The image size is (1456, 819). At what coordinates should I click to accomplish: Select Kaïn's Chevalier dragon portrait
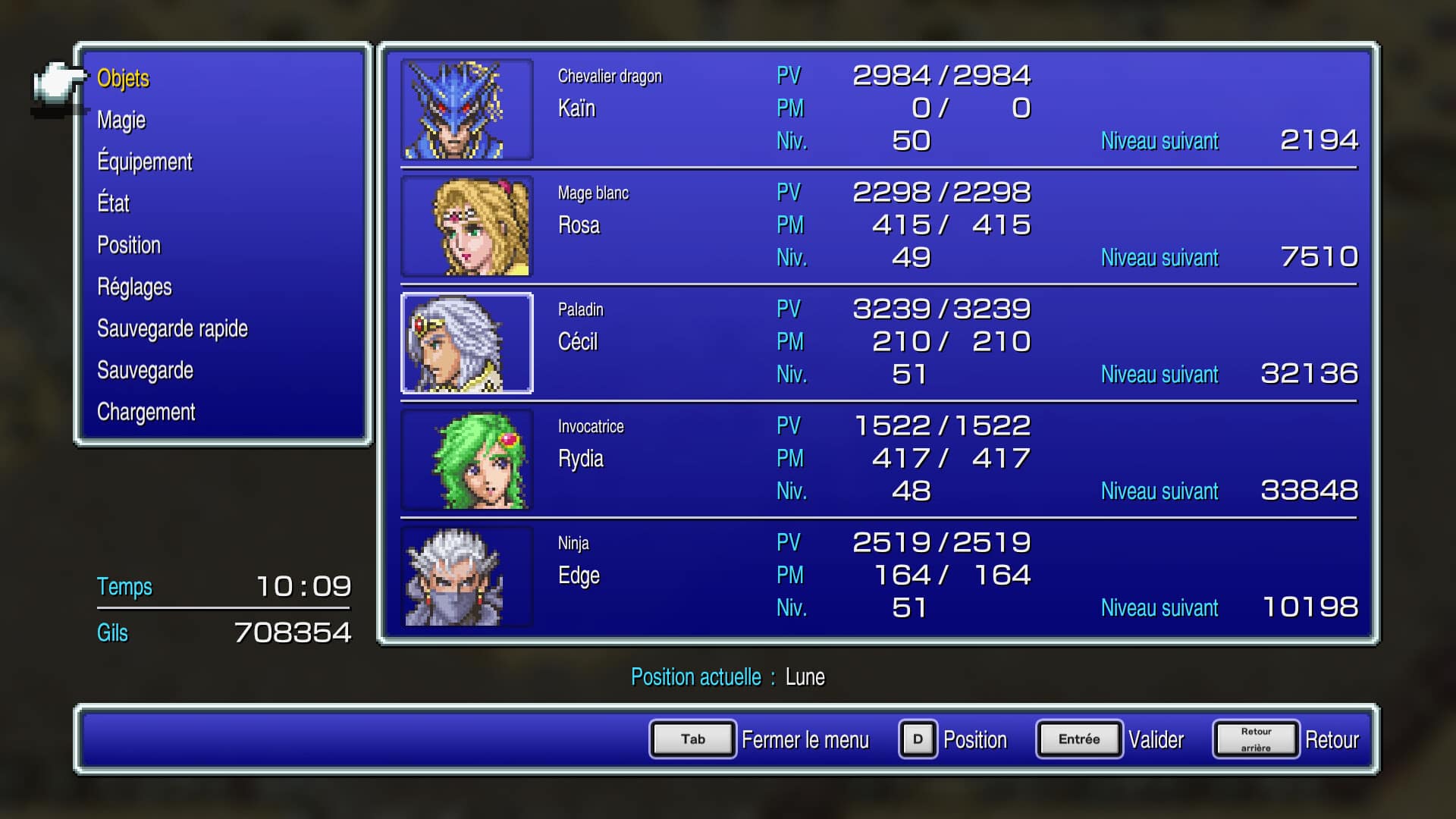(x=466, y=109)
